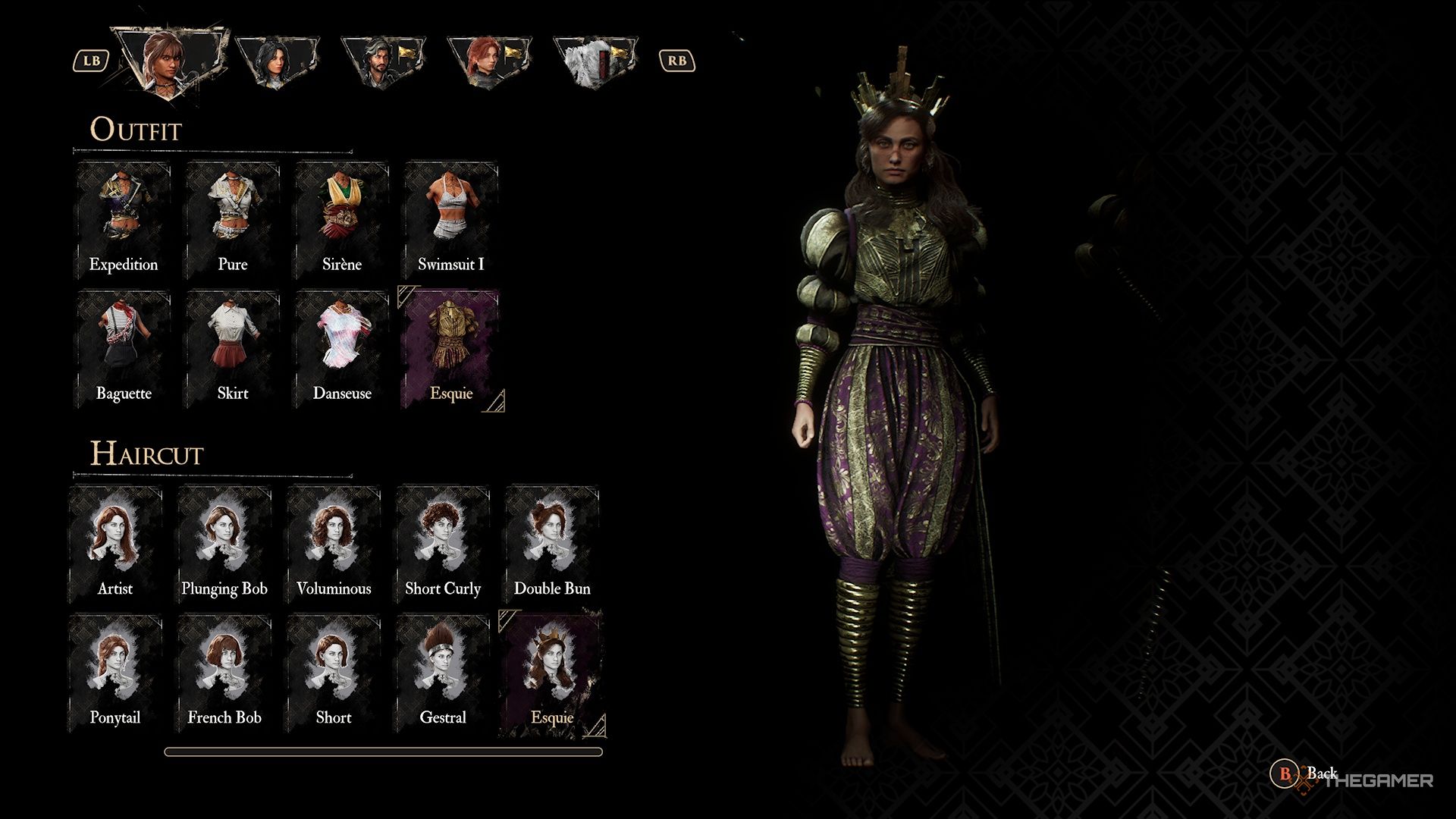Viewport: 1456px width, 819px height.
Task: Choose the Pure outfit
Action: point(233,220)
